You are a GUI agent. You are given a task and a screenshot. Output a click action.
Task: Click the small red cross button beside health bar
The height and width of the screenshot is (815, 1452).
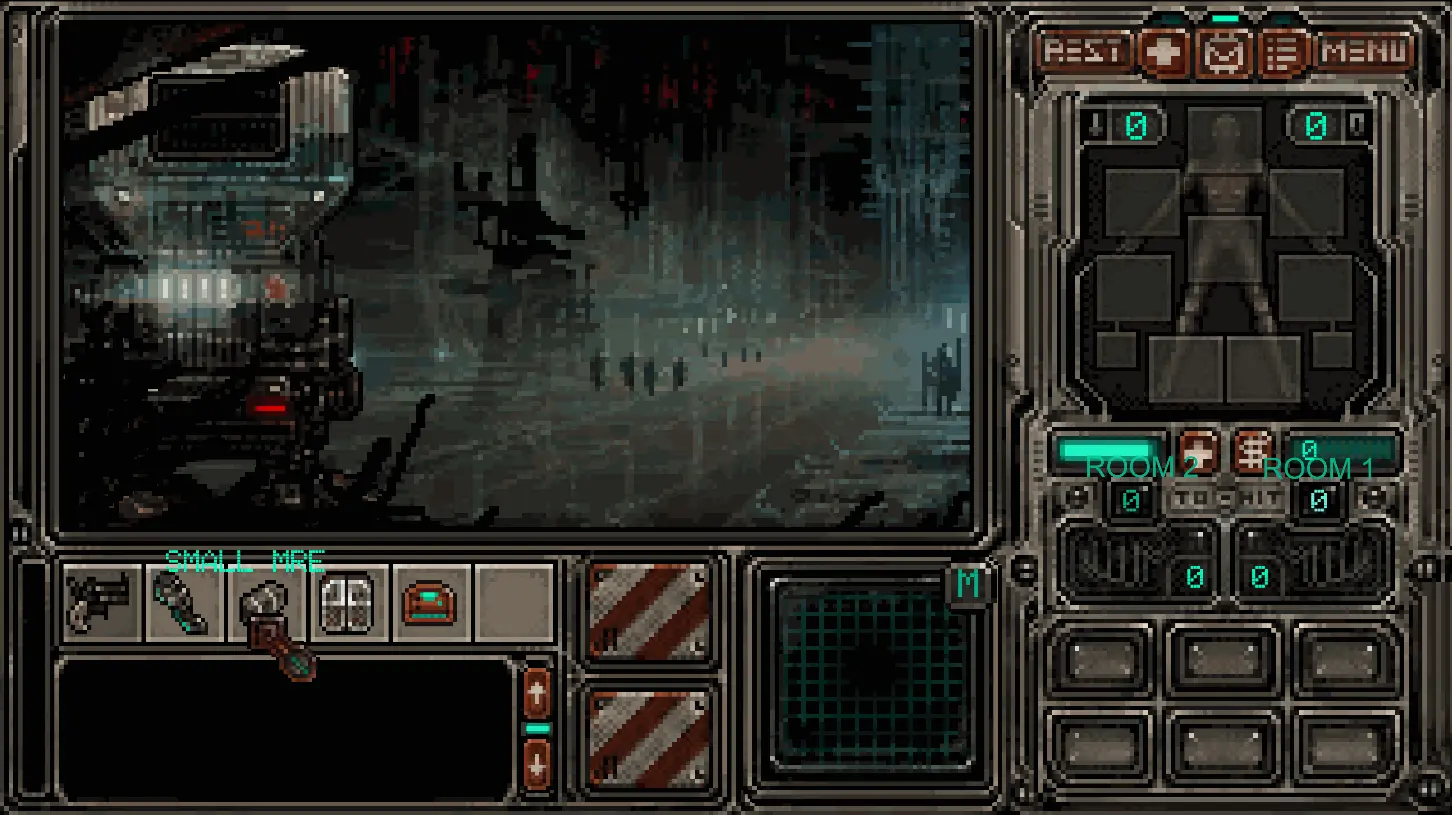pos(1198,451)
